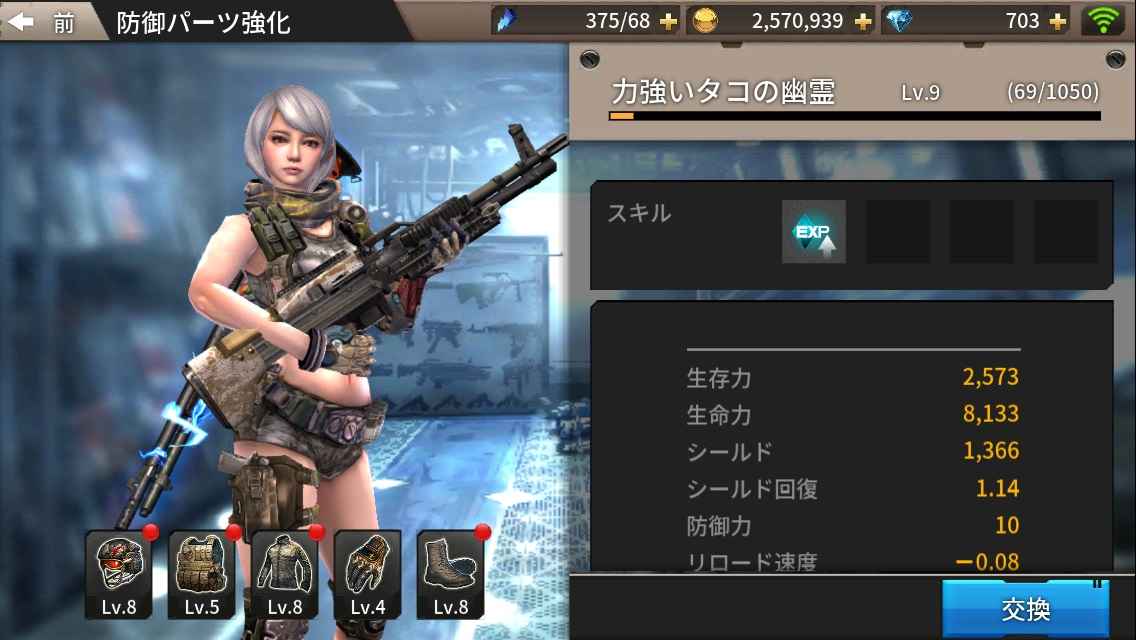Image resolution: width=1136 pixels, height=640 pixels.
Task: Tap the 交換 exchange button
Action: [x=1025, y=608]
